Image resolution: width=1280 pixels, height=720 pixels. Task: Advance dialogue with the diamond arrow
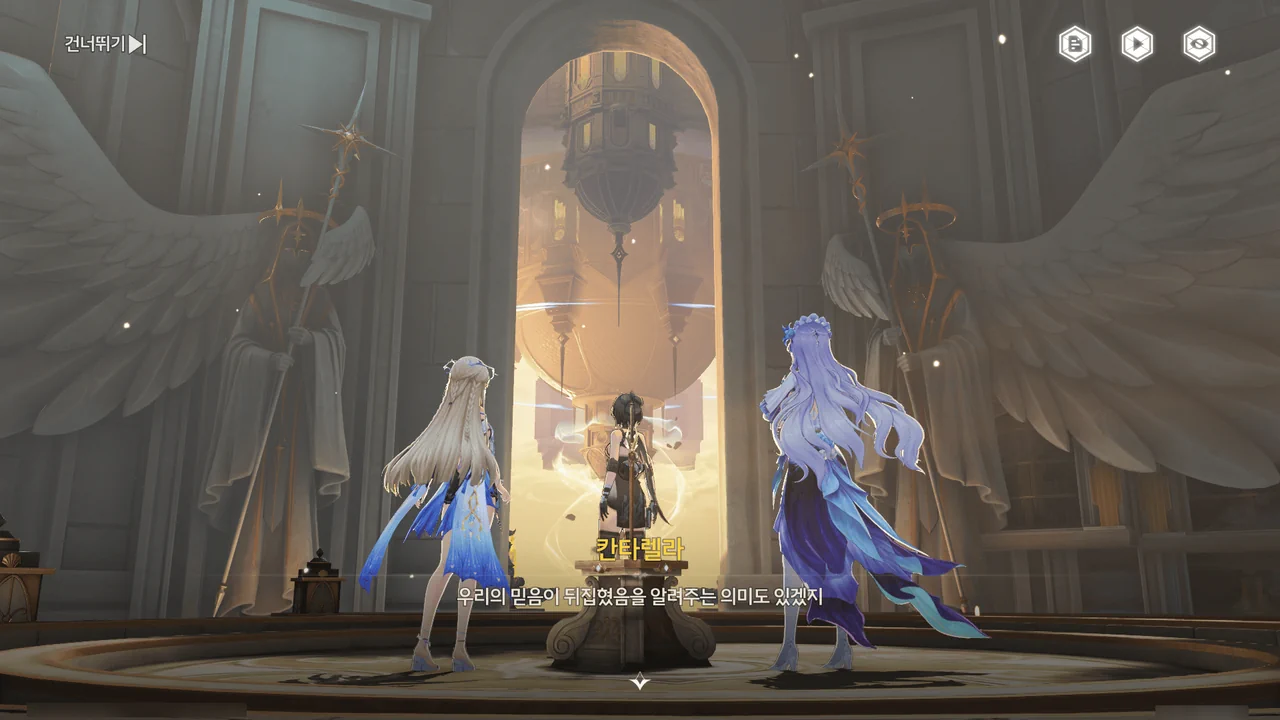click(x=640, y=682)
